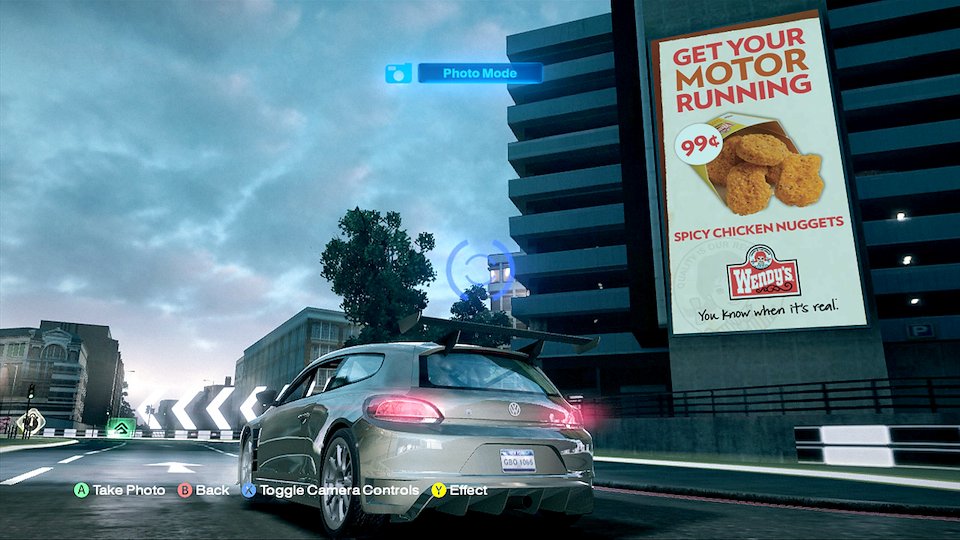960x540 pixels.
Task: Open the Effect option
Action: pyautogui.click(x=460, y=490)
